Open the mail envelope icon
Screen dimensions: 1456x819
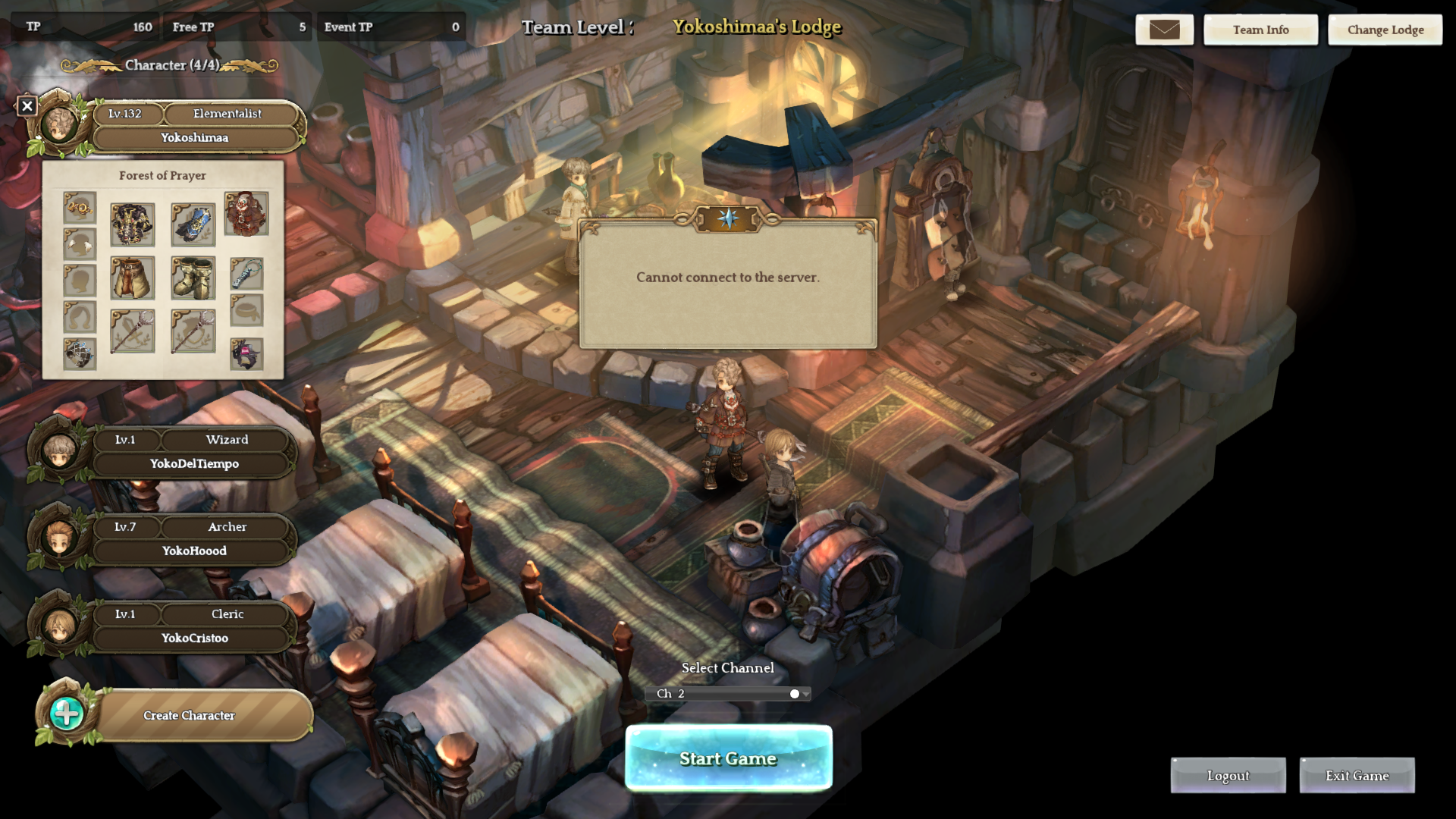1164,30
